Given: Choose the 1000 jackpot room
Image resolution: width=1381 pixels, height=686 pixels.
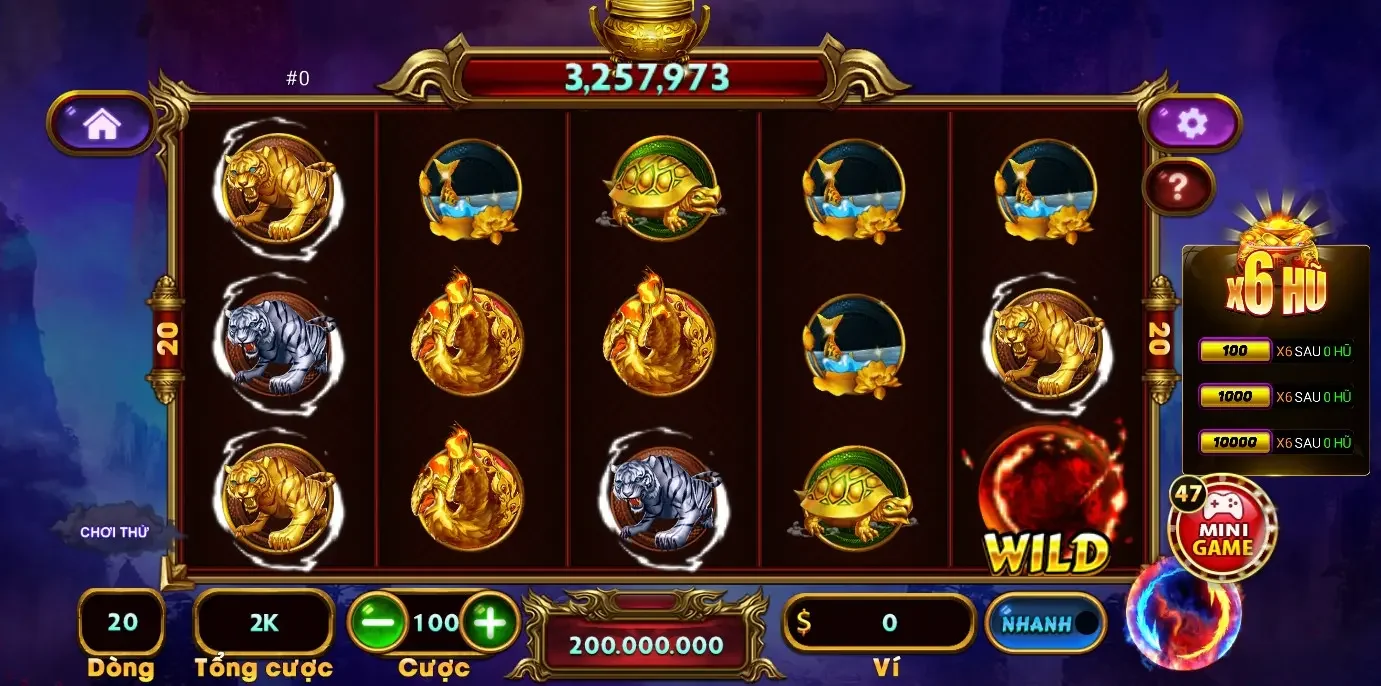Looking at the screenshot, I should coord(1235,396).
